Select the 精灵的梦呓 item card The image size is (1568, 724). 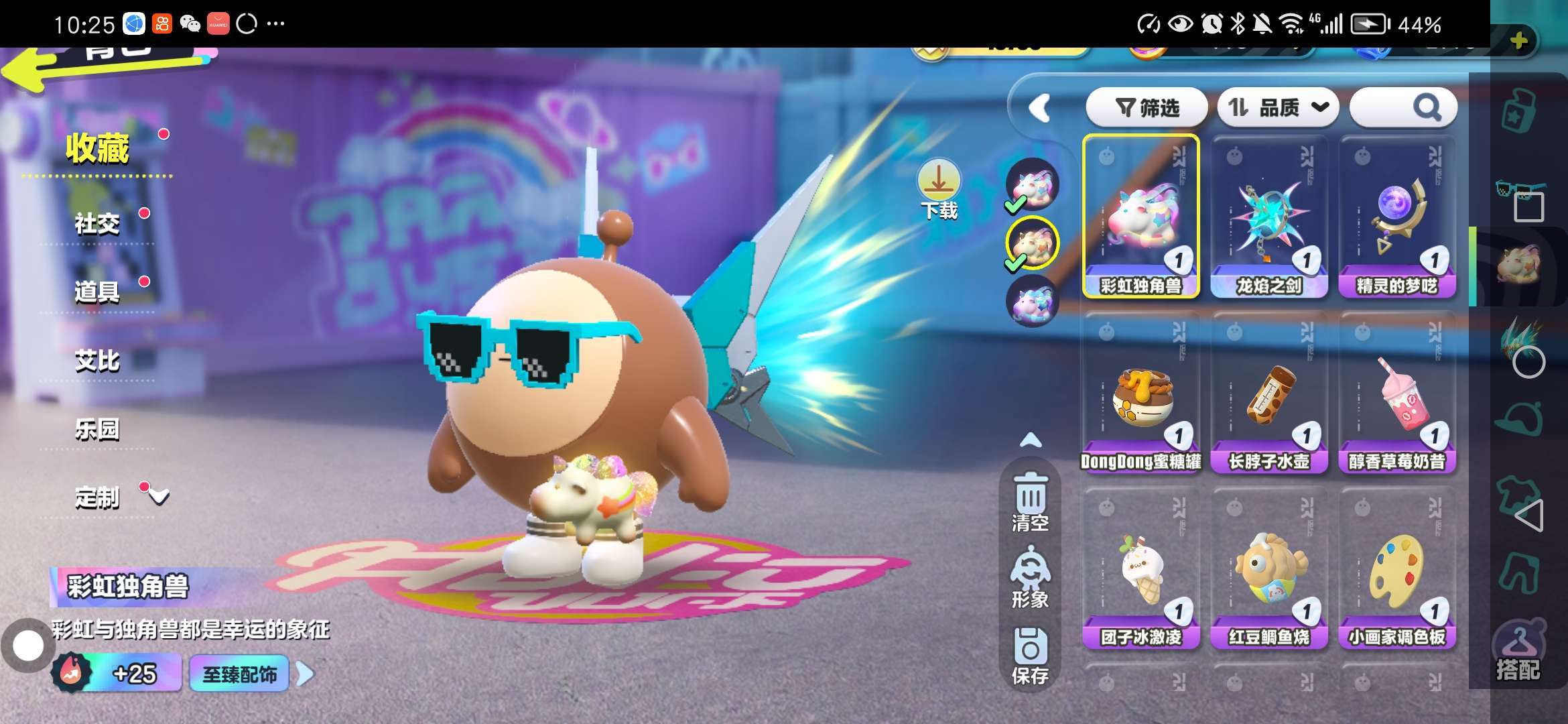tap(1397, 217)
